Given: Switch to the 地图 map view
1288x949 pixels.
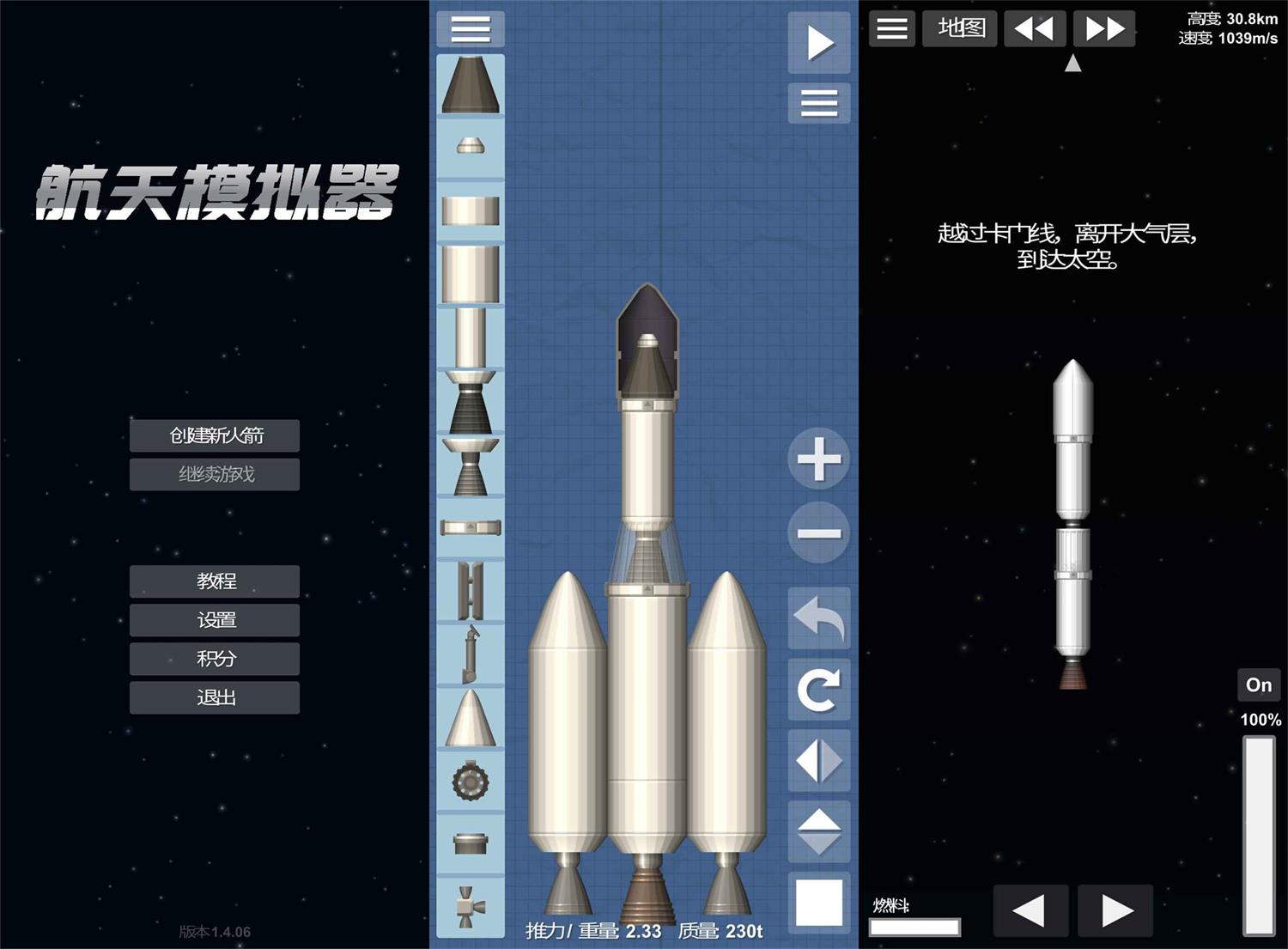Looking at the screenshot, I should [959, 28].
